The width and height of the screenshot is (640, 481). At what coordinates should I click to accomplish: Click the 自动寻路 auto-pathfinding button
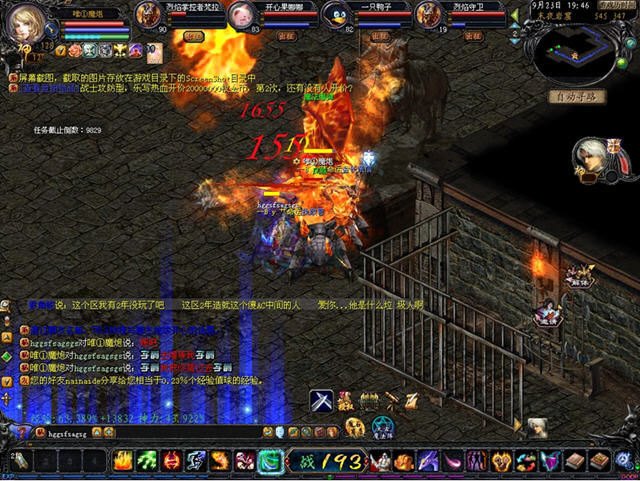(x=575, y=97)
